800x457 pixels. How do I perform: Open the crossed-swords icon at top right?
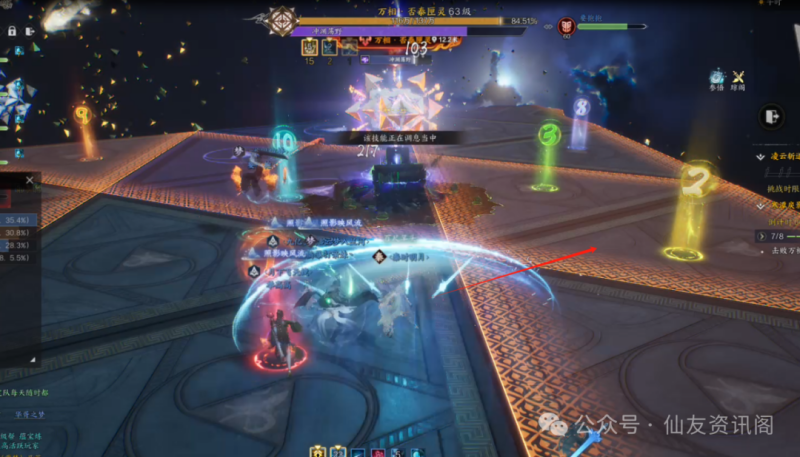tap(739, 77)
